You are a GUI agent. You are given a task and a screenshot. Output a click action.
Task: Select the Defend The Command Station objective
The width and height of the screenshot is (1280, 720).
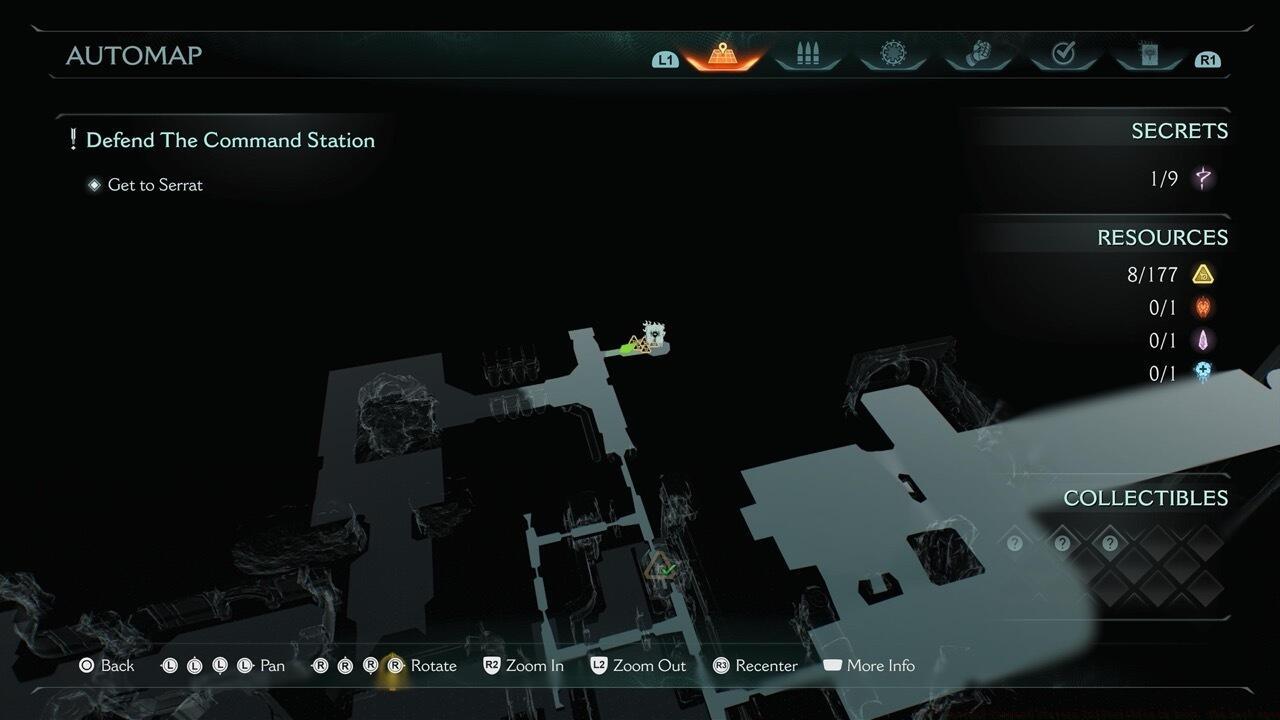pos(230,140)
